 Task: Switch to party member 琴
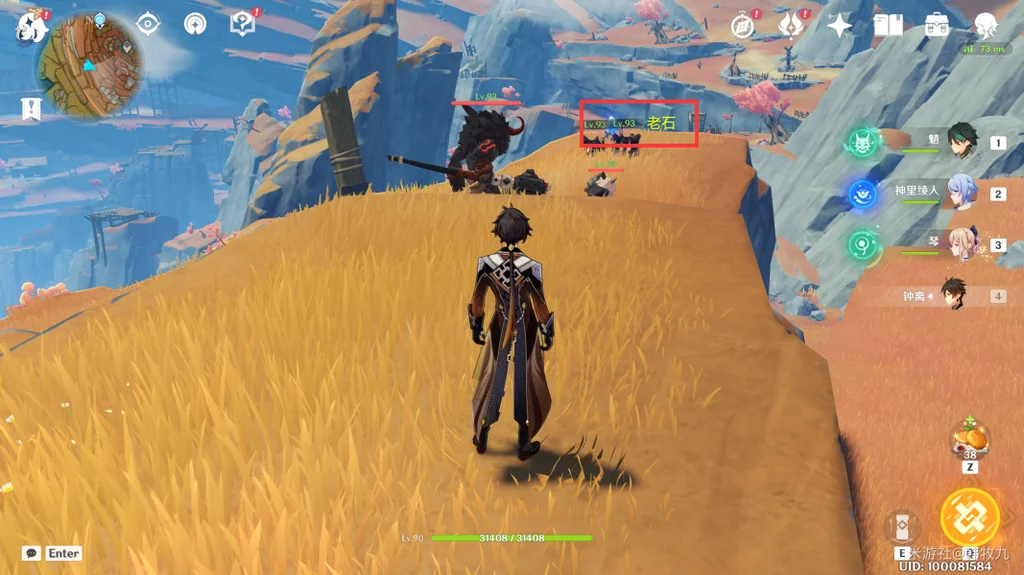click(x=962, y=245)
